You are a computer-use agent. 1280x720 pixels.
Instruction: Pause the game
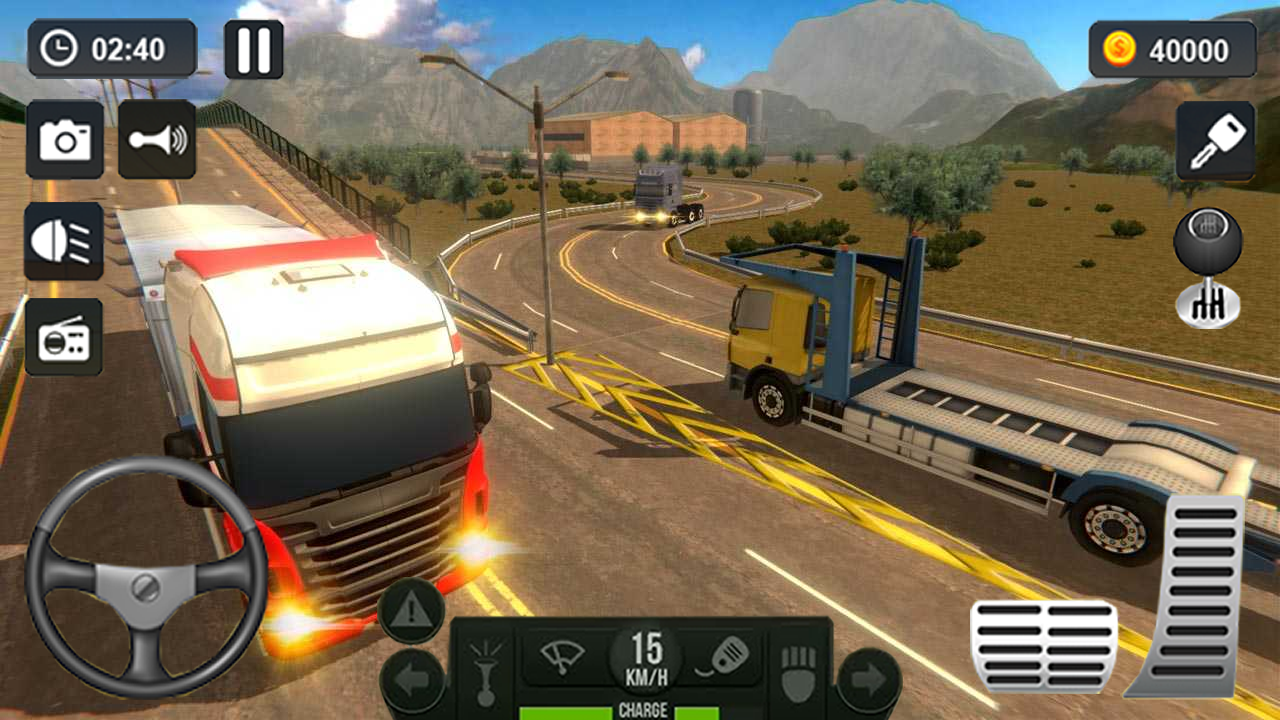[253, 49]
